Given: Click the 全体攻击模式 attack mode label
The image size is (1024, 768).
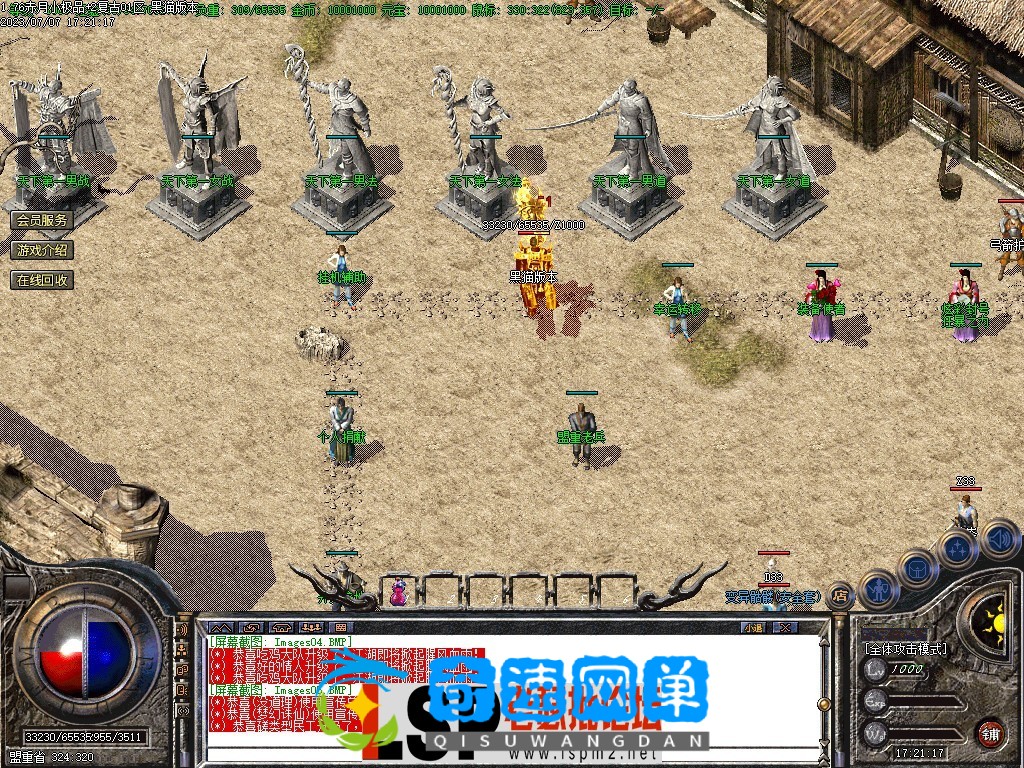Looking at the screenshot, I should [905, 648].
